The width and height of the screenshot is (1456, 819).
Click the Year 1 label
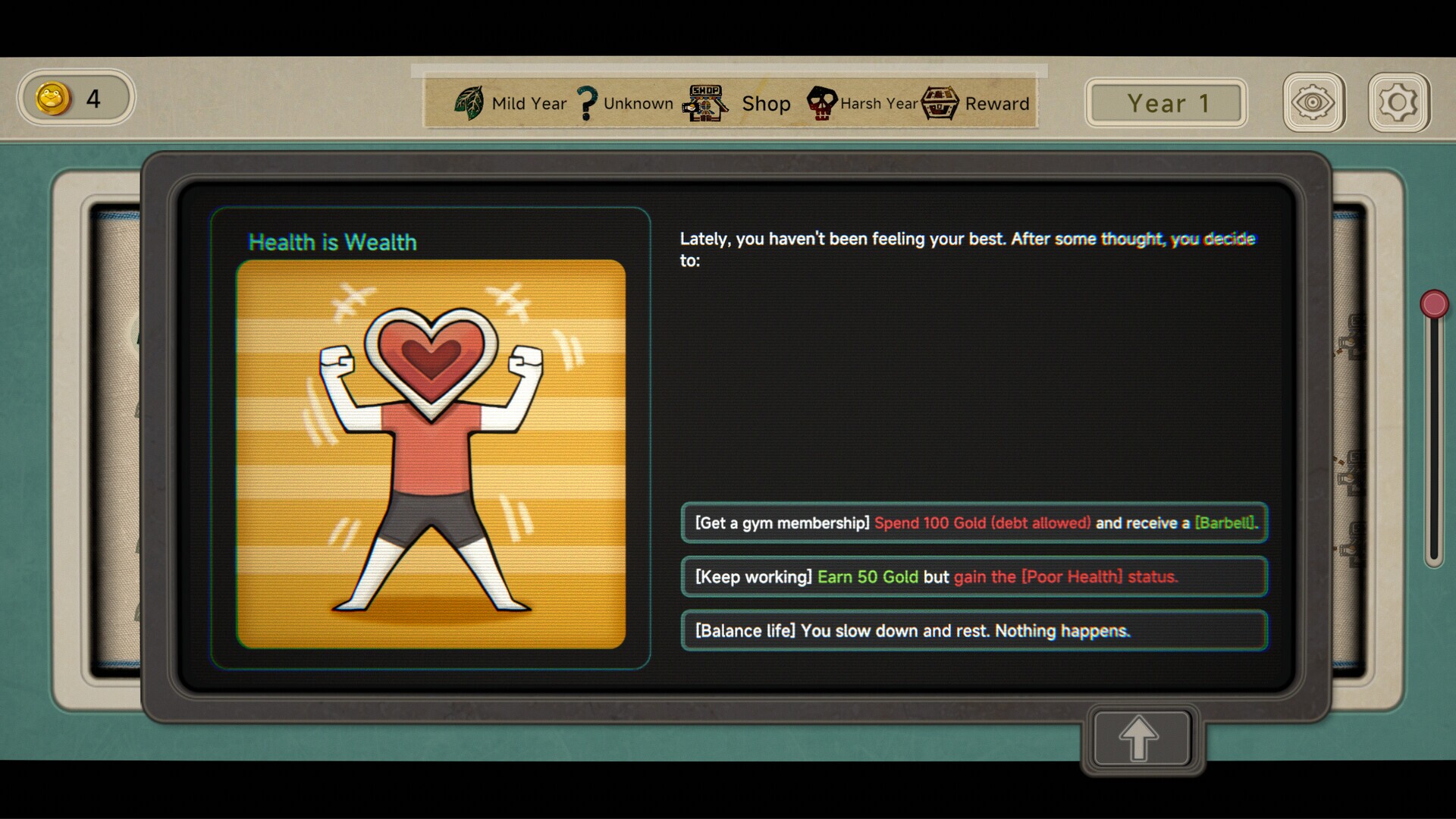coord(1166,102)
